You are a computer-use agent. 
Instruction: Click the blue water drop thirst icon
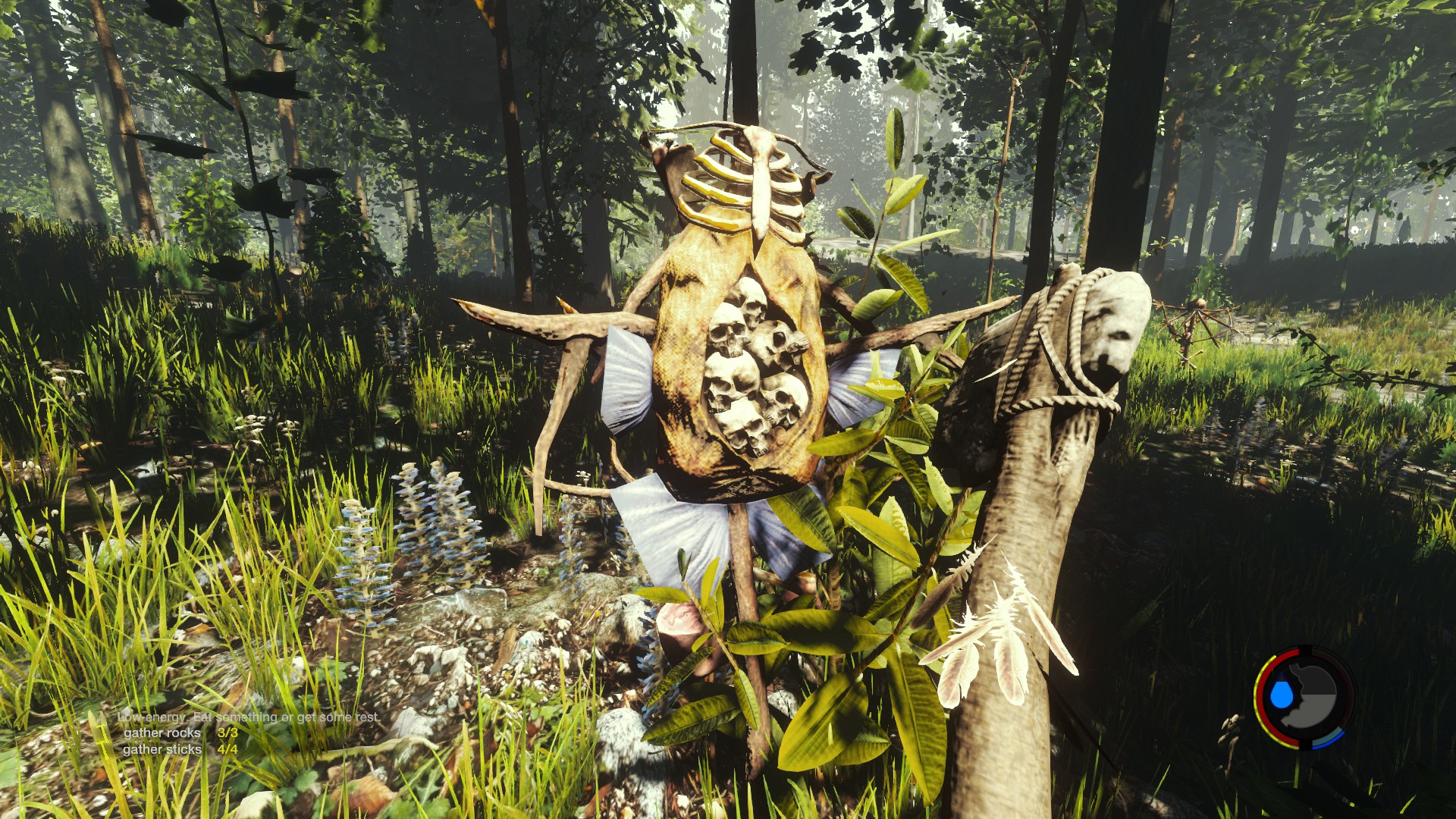[1281, 694]
